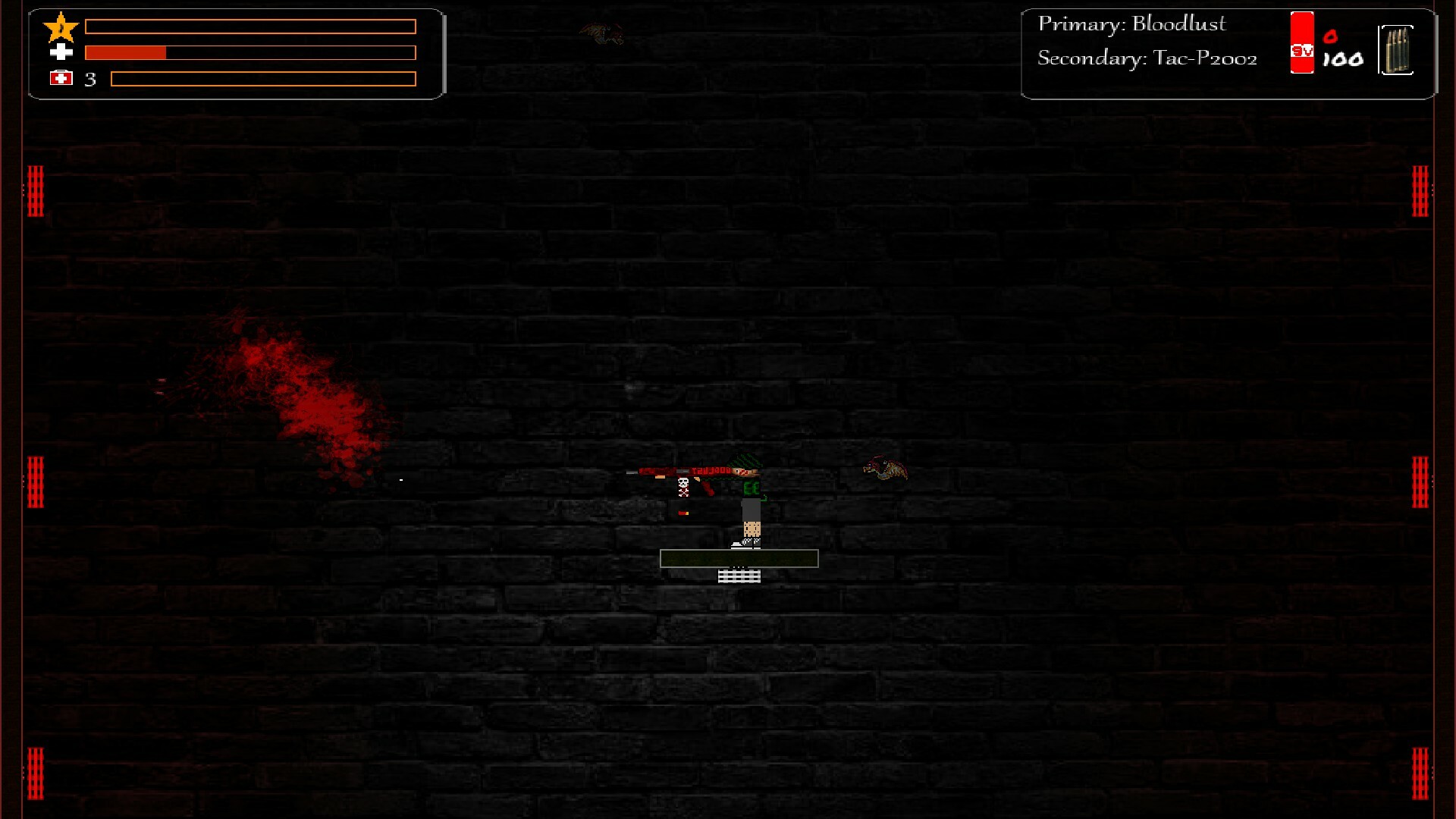The height and width of the screenshot is (819, 1456).
Task: Click the gold star level icon
Action: (61, 27)
